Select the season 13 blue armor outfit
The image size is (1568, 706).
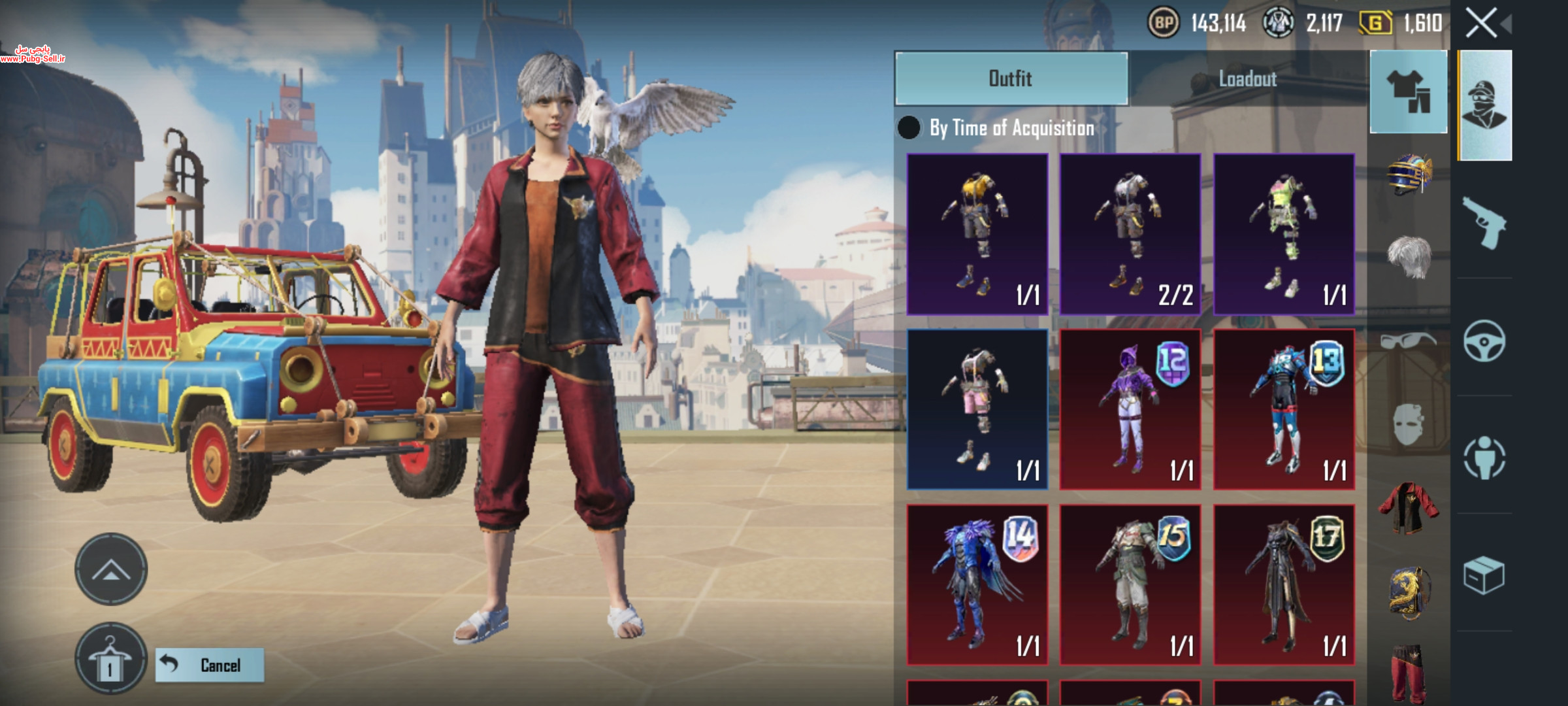pos(1284,409)
